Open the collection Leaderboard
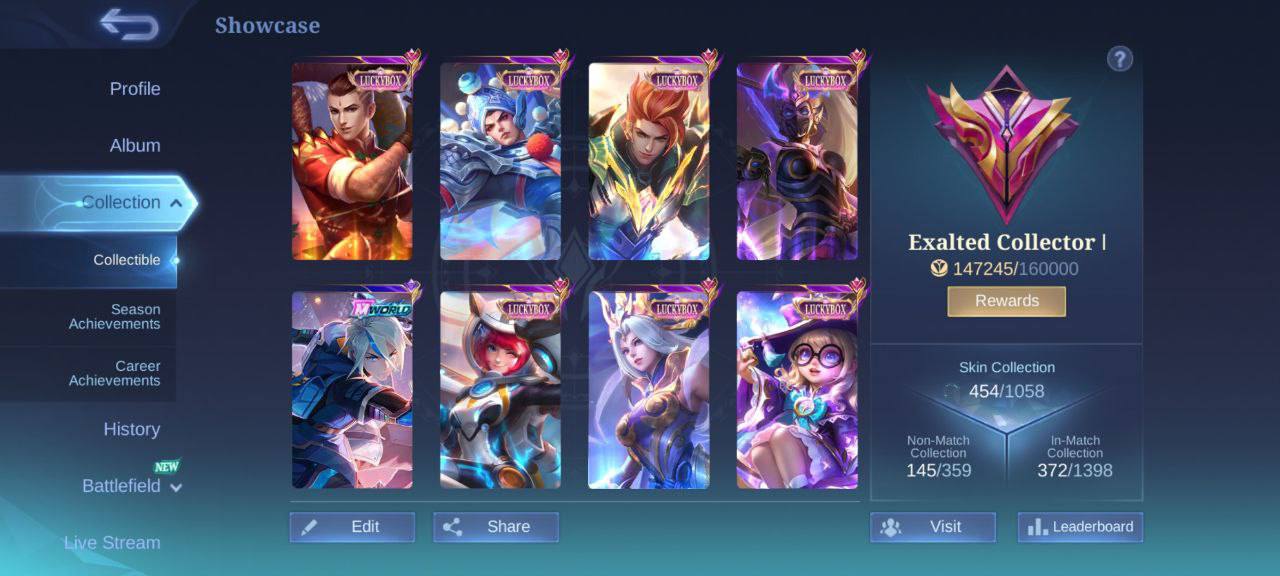This screenshot has width=1280, height=576. (1080, 527)
